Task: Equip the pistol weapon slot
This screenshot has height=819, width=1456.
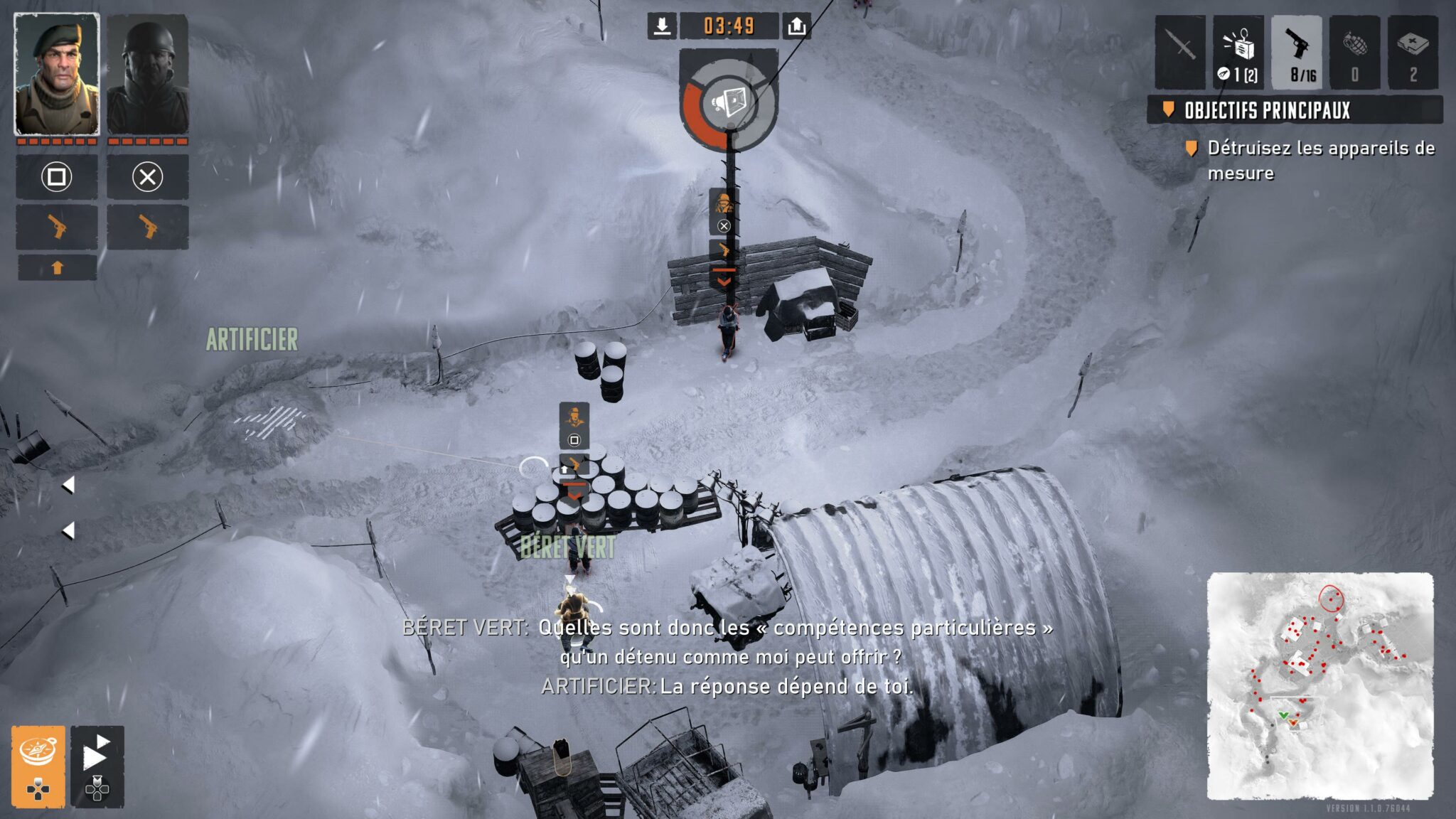Action: click(1297, 52)
